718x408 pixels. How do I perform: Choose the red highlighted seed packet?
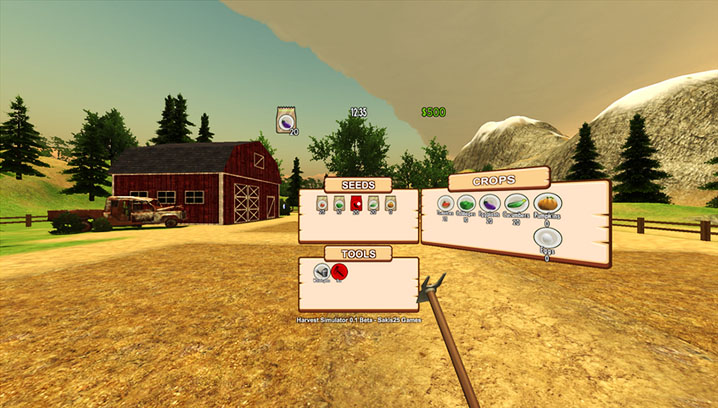[x=355, y=203]
